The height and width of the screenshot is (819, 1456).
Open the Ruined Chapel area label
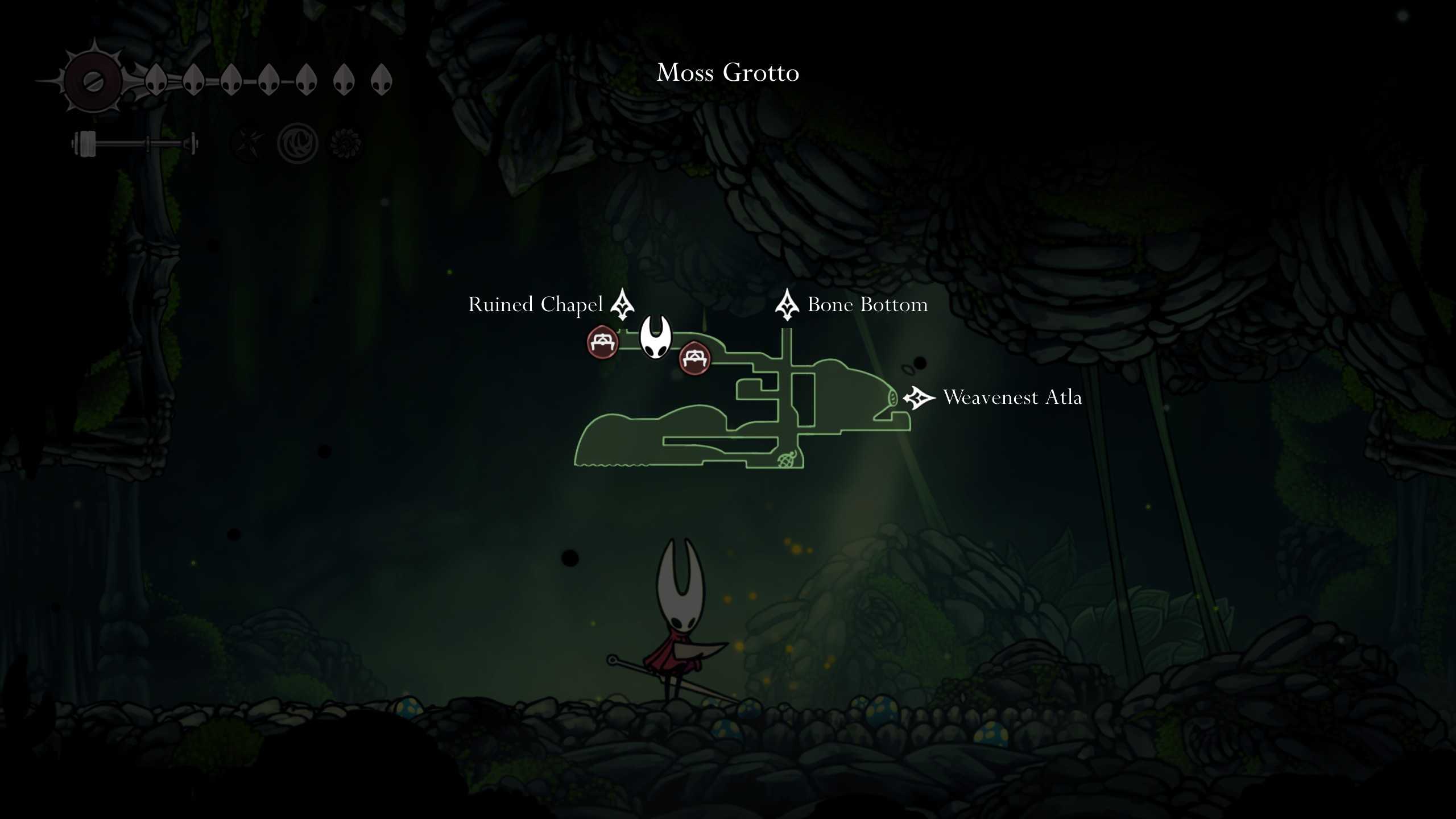(535, 305)
